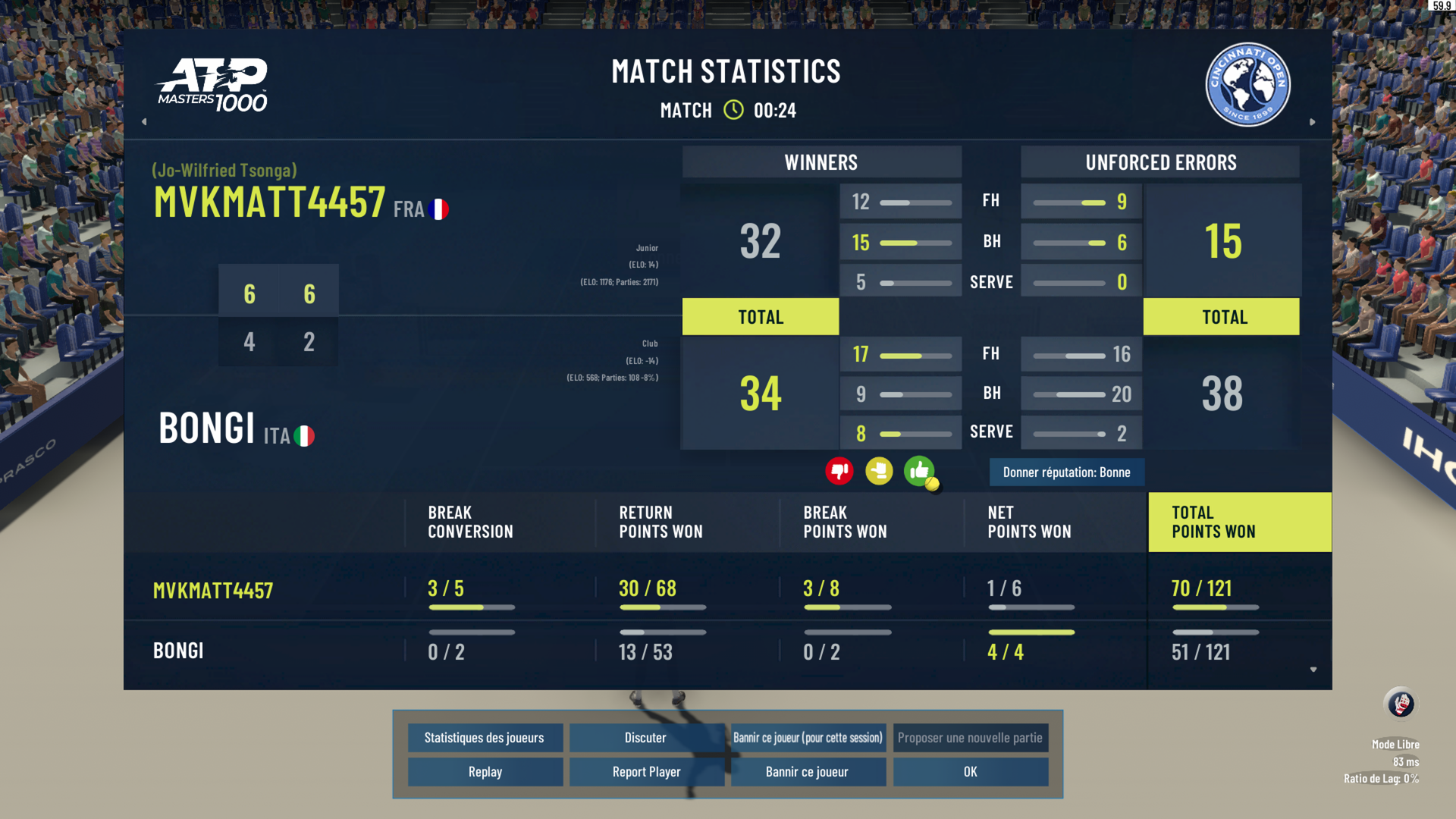Watch the match Replay
The width and height of the screenshot is (1456, 819).
pyautogui.click(x=485, y=772)
